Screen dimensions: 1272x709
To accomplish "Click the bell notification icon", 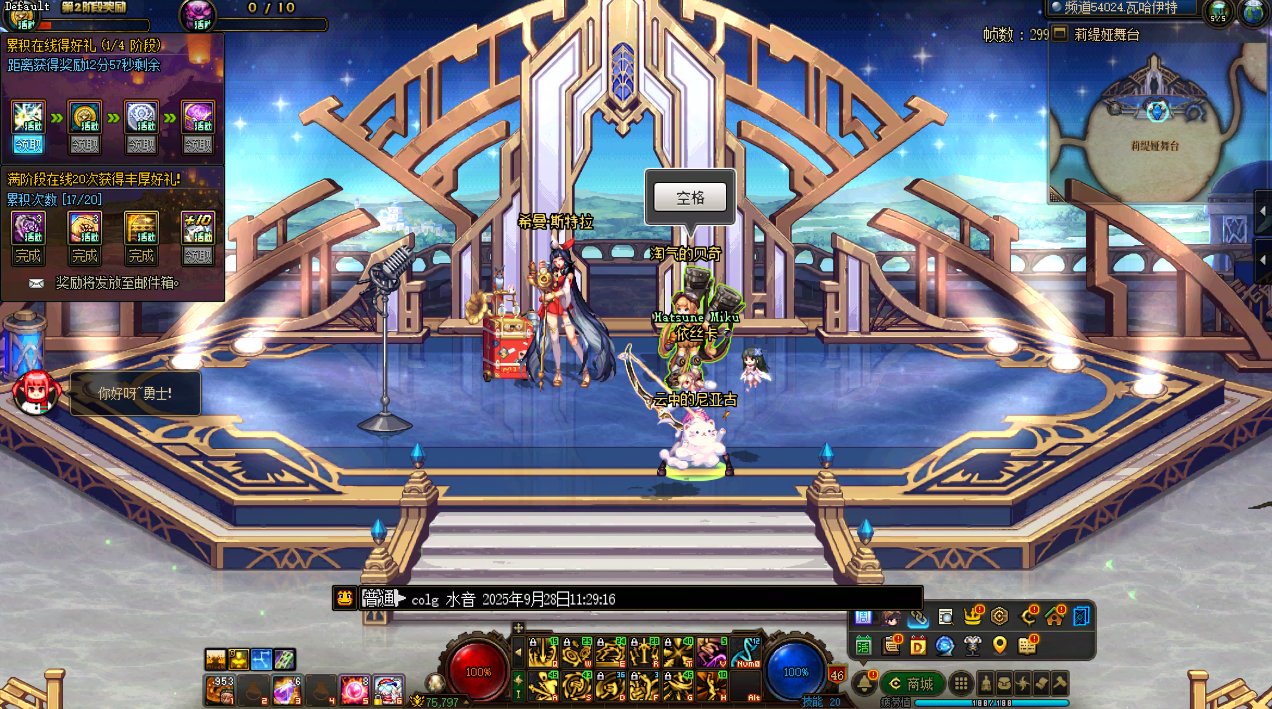I will 864,683.
